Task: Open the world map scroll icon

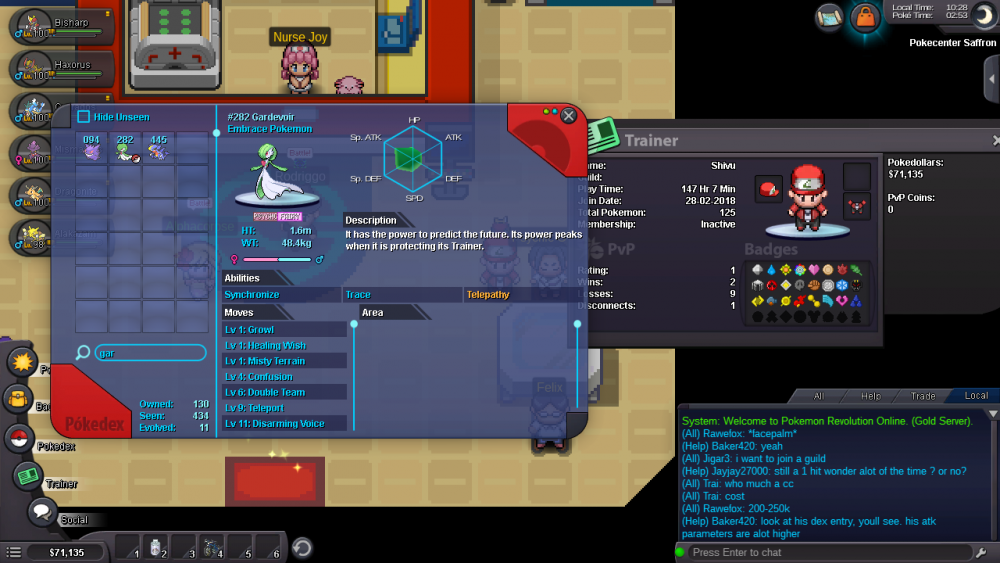Action: (829, 16)
